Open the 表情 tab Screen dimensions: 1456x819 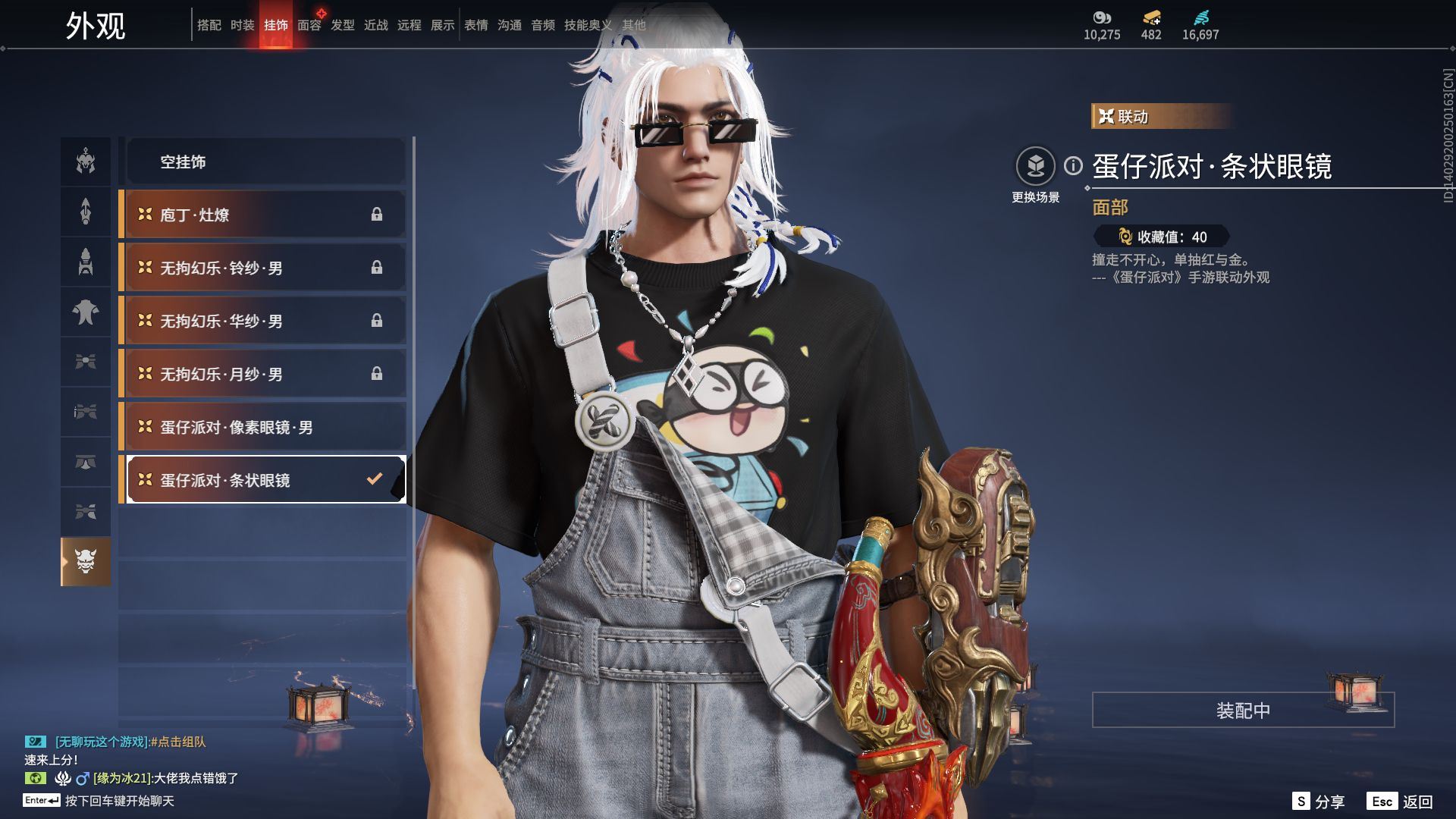coord(475,25)
